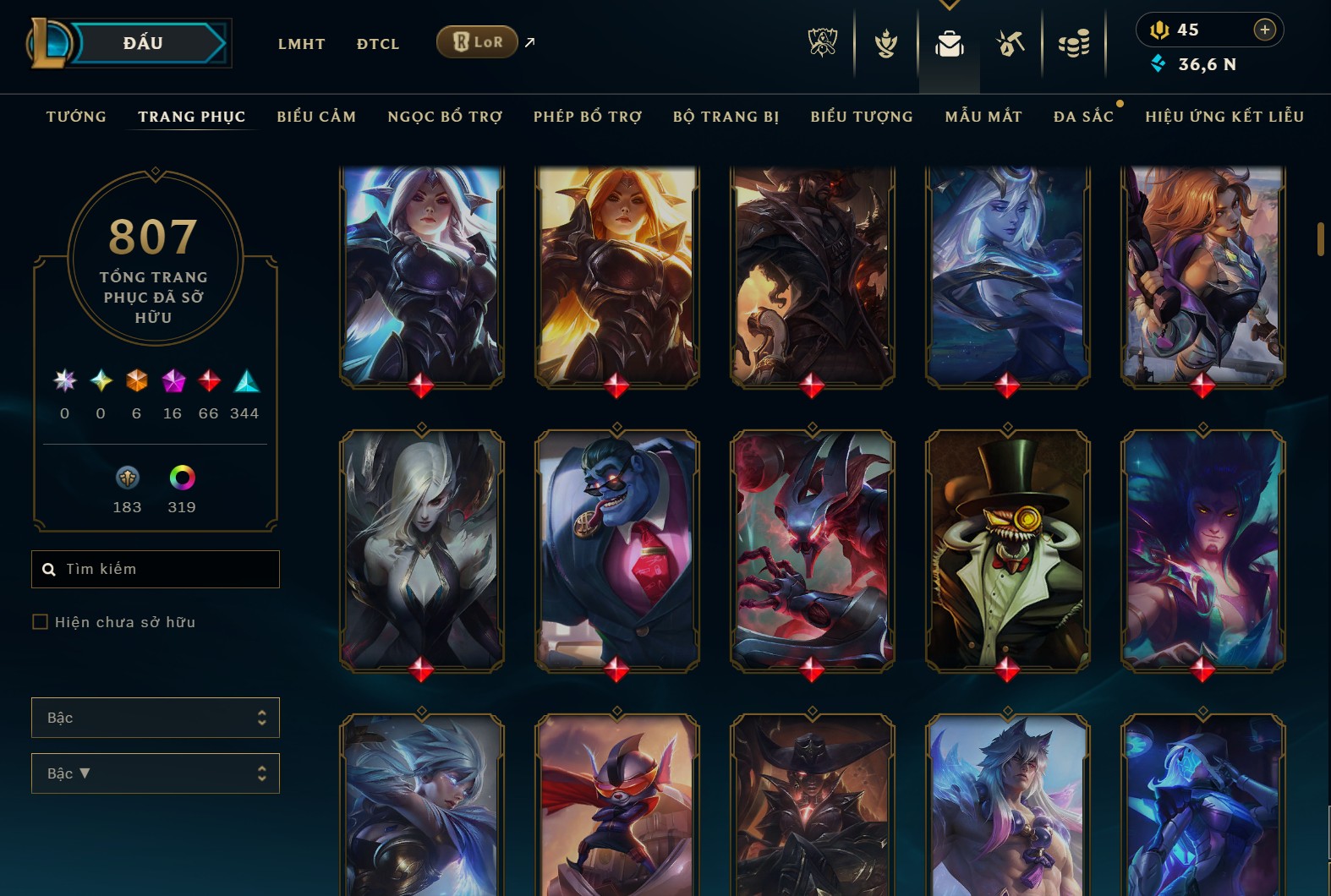Click the 'Tìm kiếm' search field

tap(156, 569)
